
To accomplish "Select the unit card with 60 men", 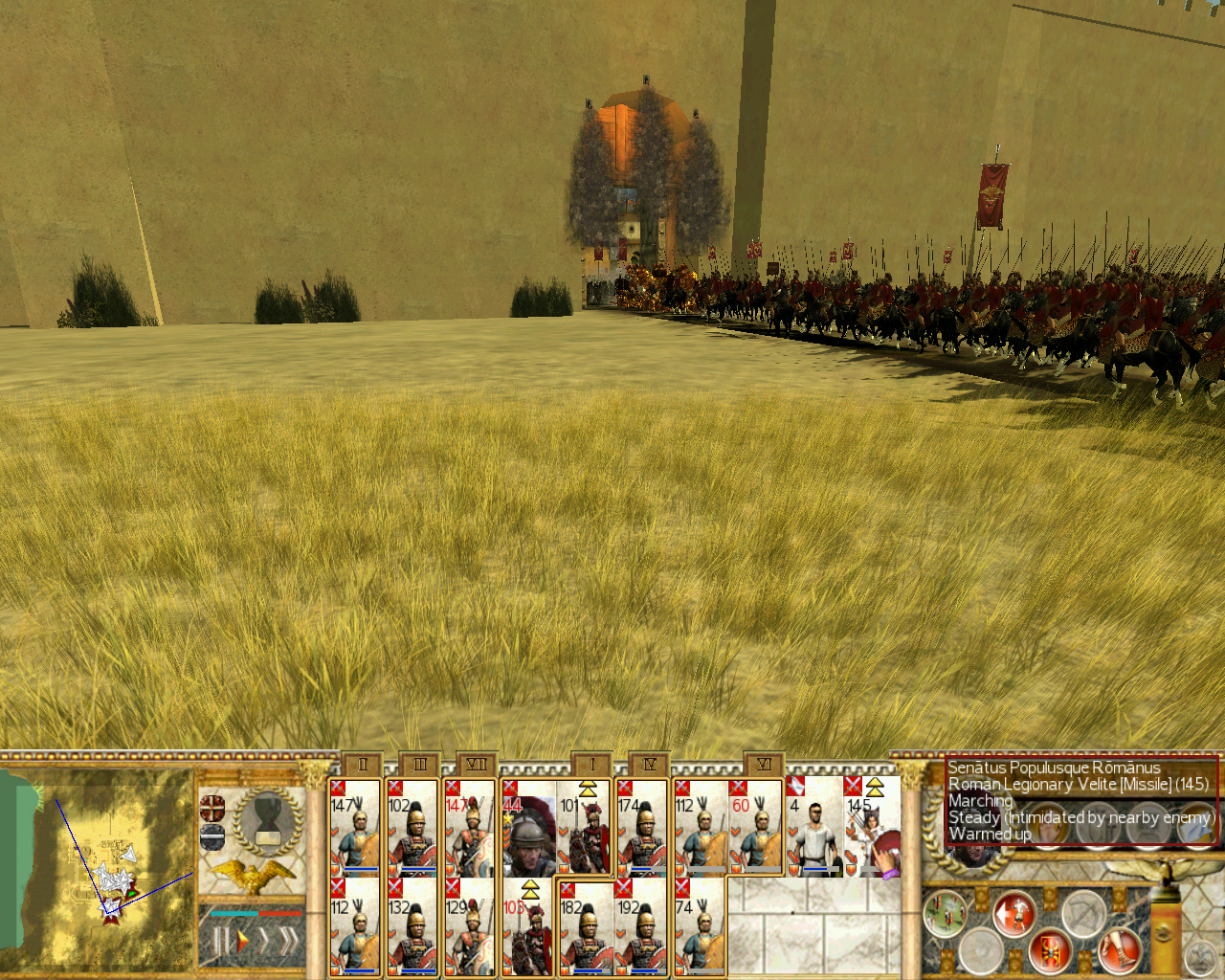I will (756, 828).
